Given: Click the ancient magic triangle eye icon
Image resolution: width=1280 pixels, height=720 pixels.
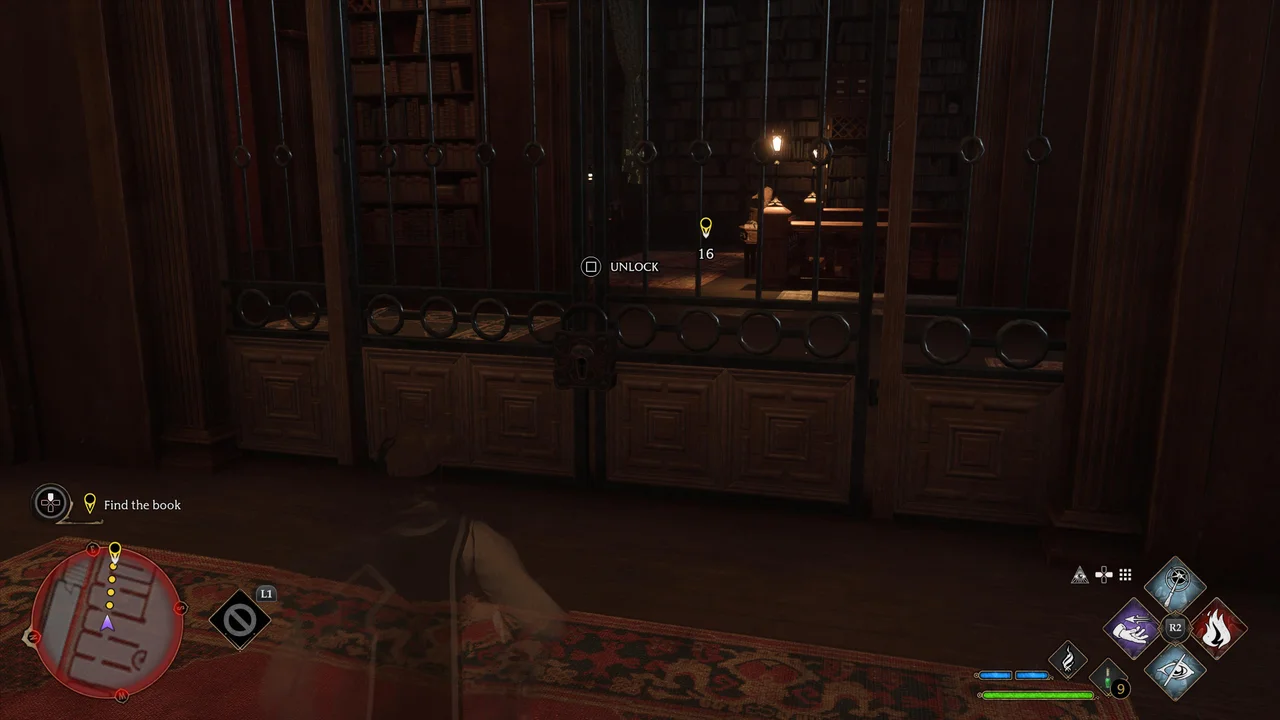Looking at the screenshot, I should (1081, 574).
